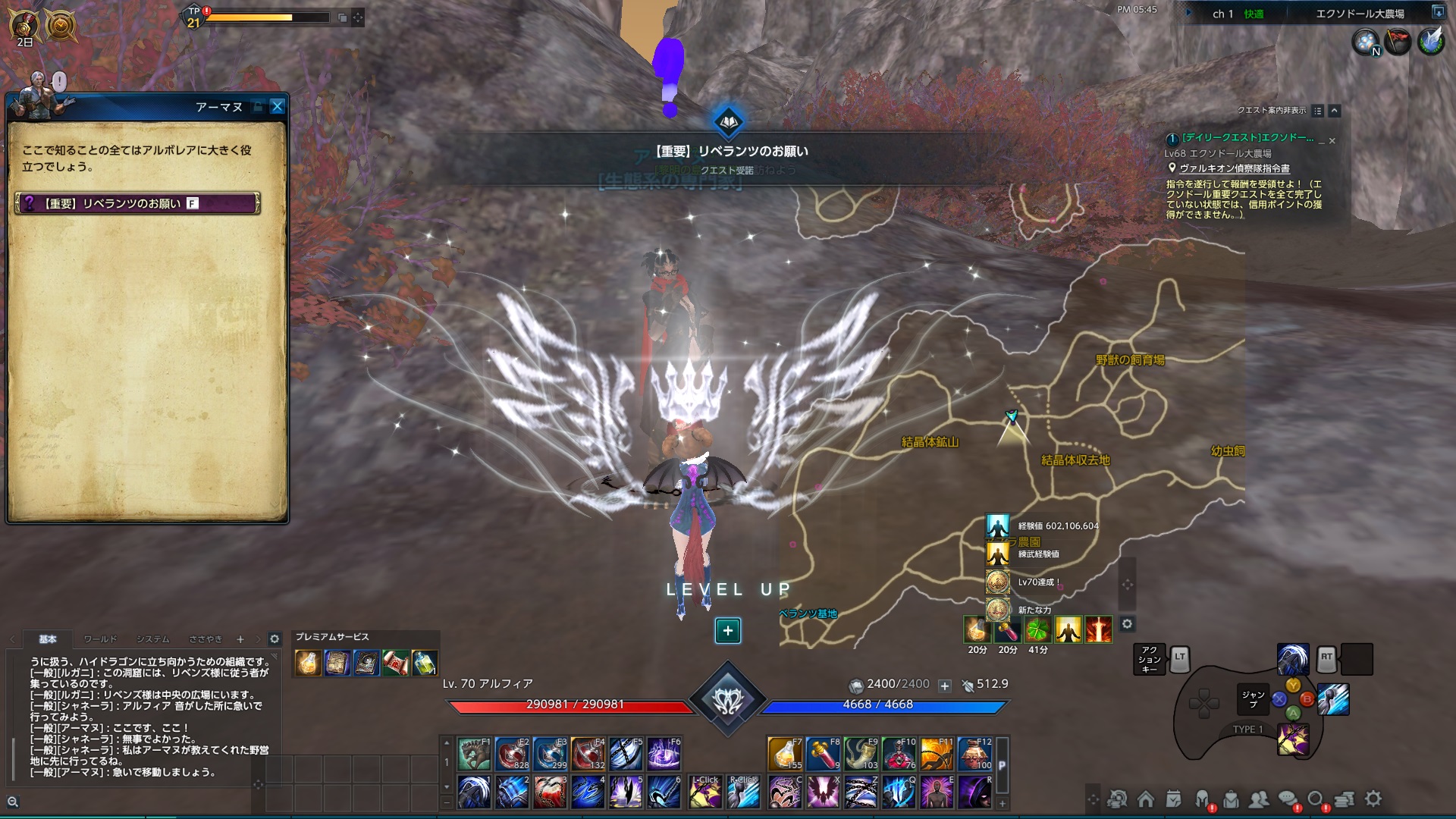Open the home lodge icon
The height and width of the screenshot is (819, 1456).
click(1147, 798)
